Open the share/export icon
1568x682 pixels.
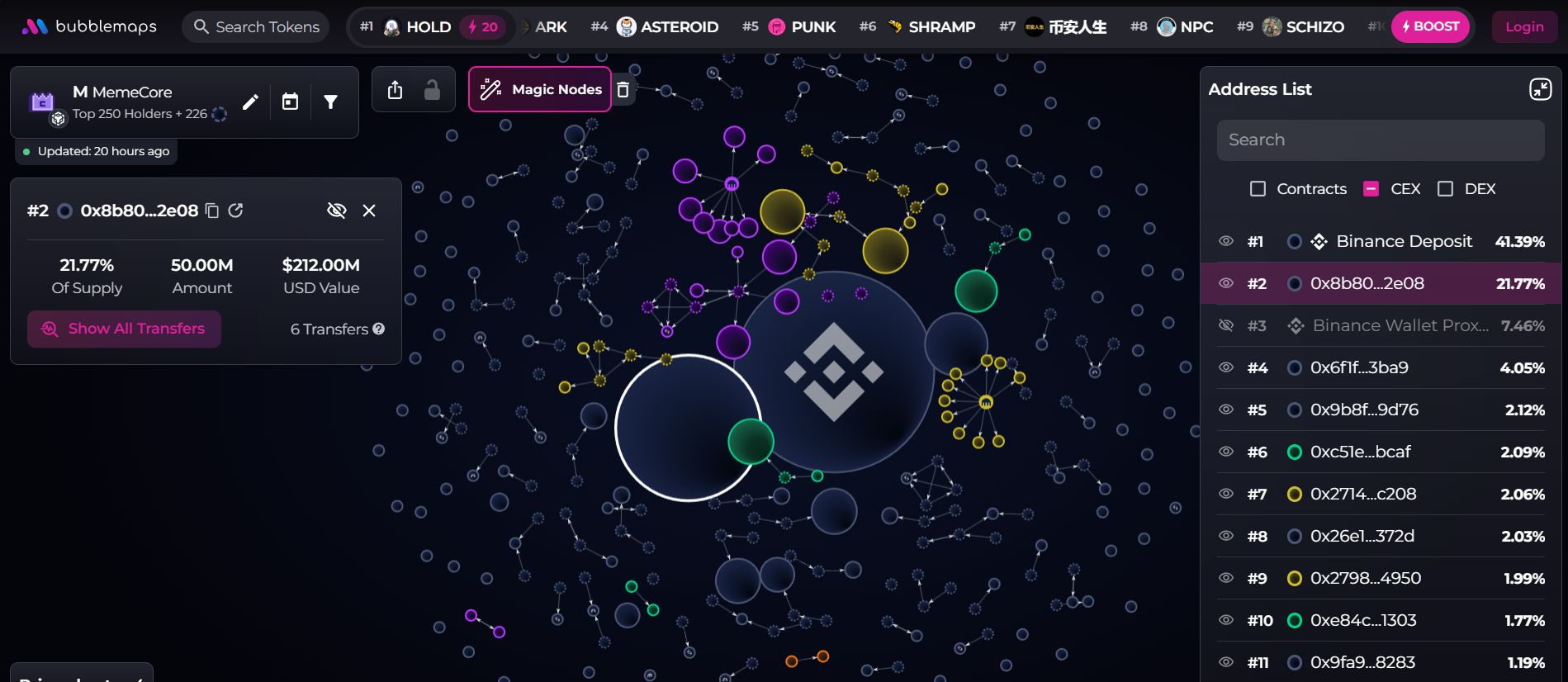coord(396,90)
